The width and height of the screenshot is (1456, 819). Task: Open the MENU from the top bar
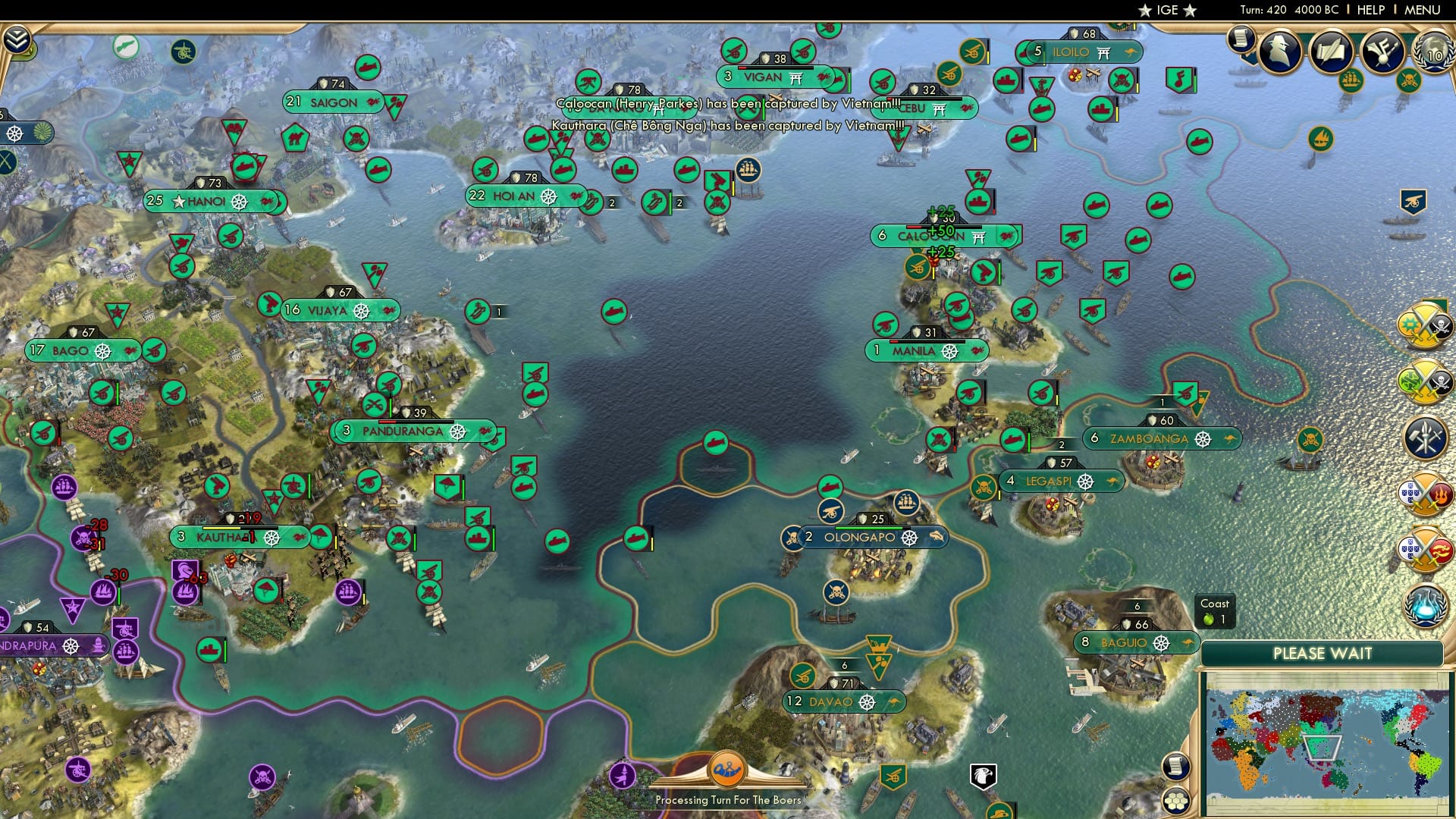[1423, 9]
